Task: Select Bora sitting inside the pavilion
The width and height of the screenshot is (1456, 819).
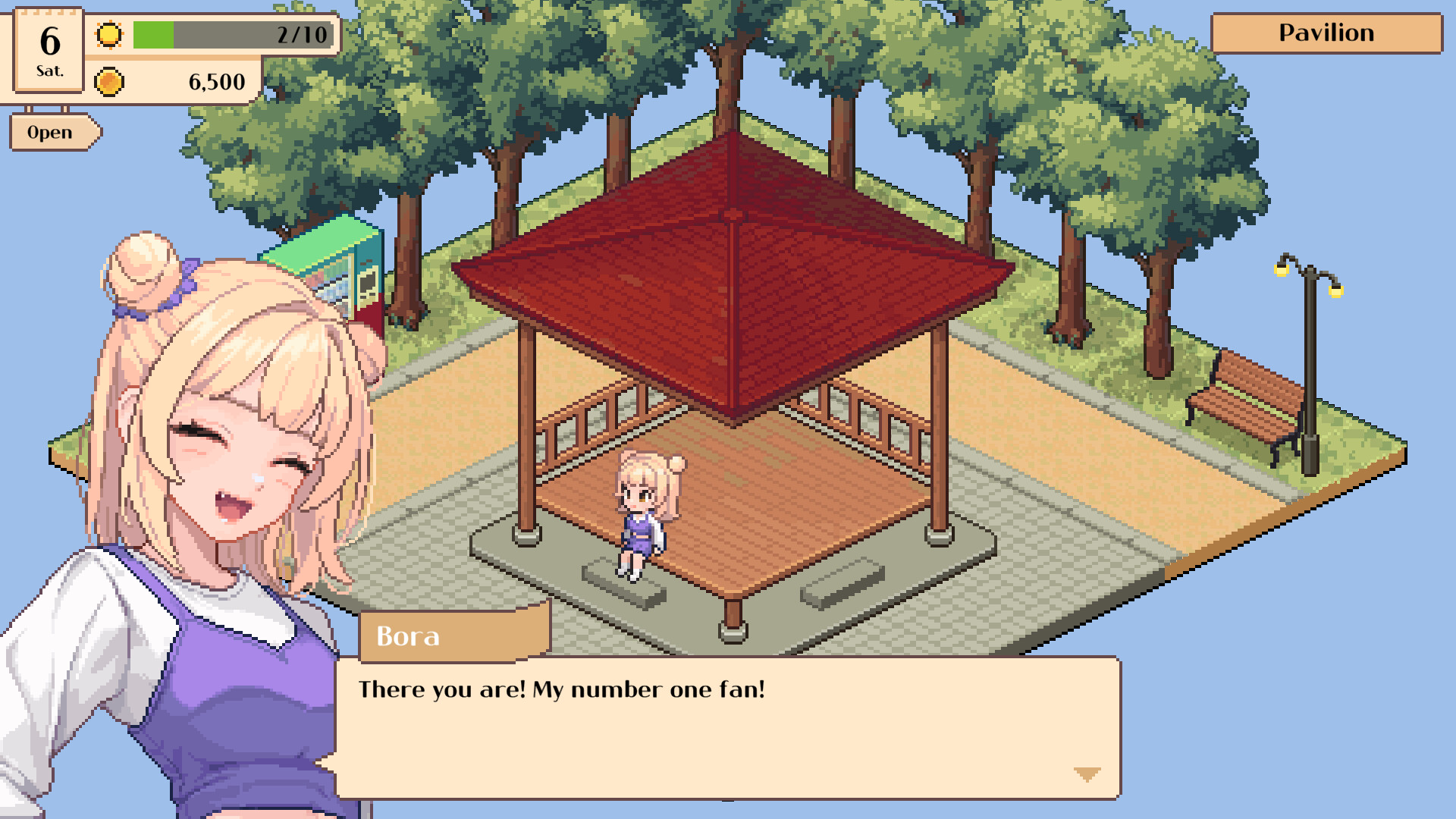Action: [x=648, y=508]
